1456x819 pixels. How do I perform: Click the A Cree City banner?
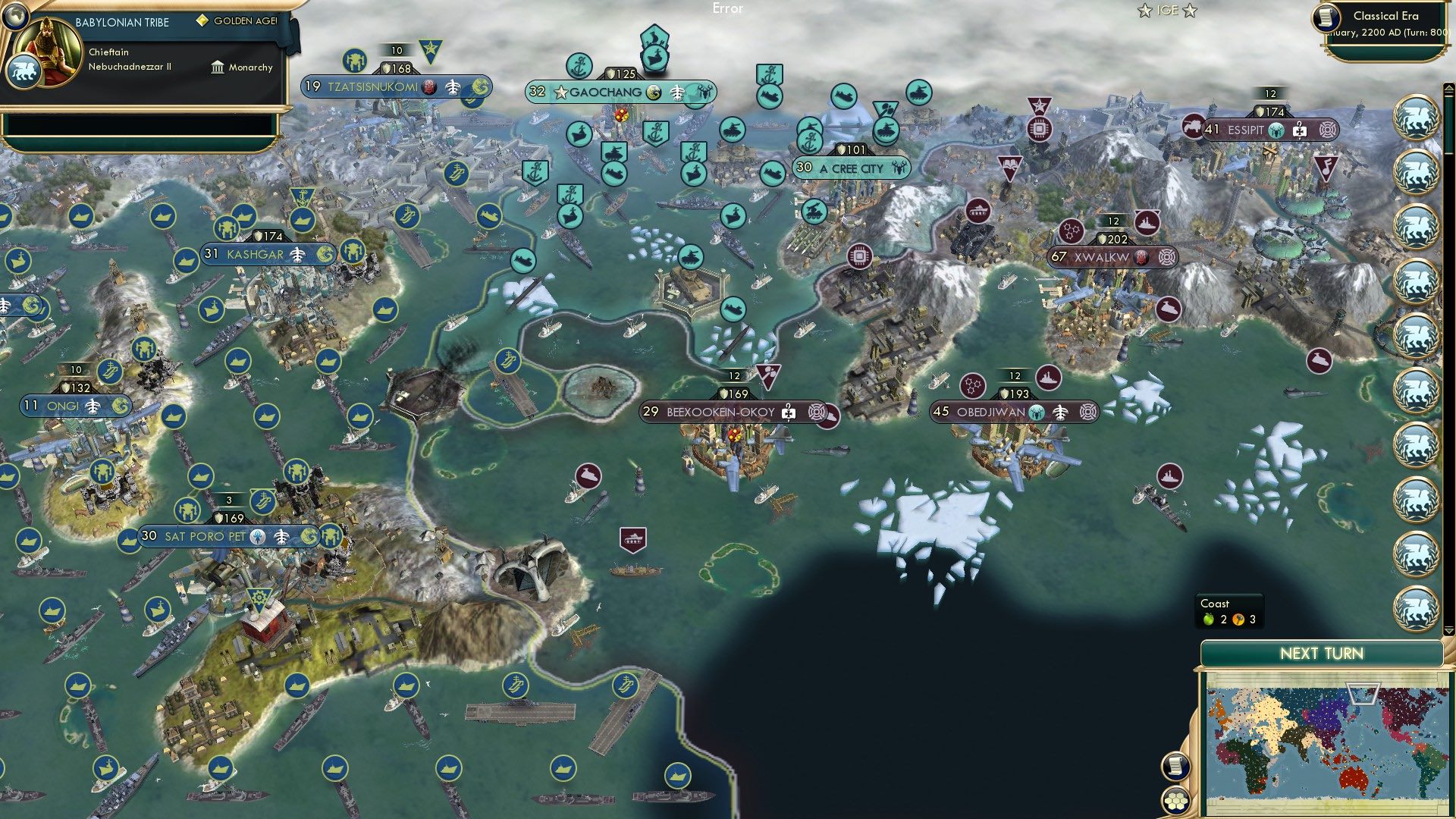849,168
